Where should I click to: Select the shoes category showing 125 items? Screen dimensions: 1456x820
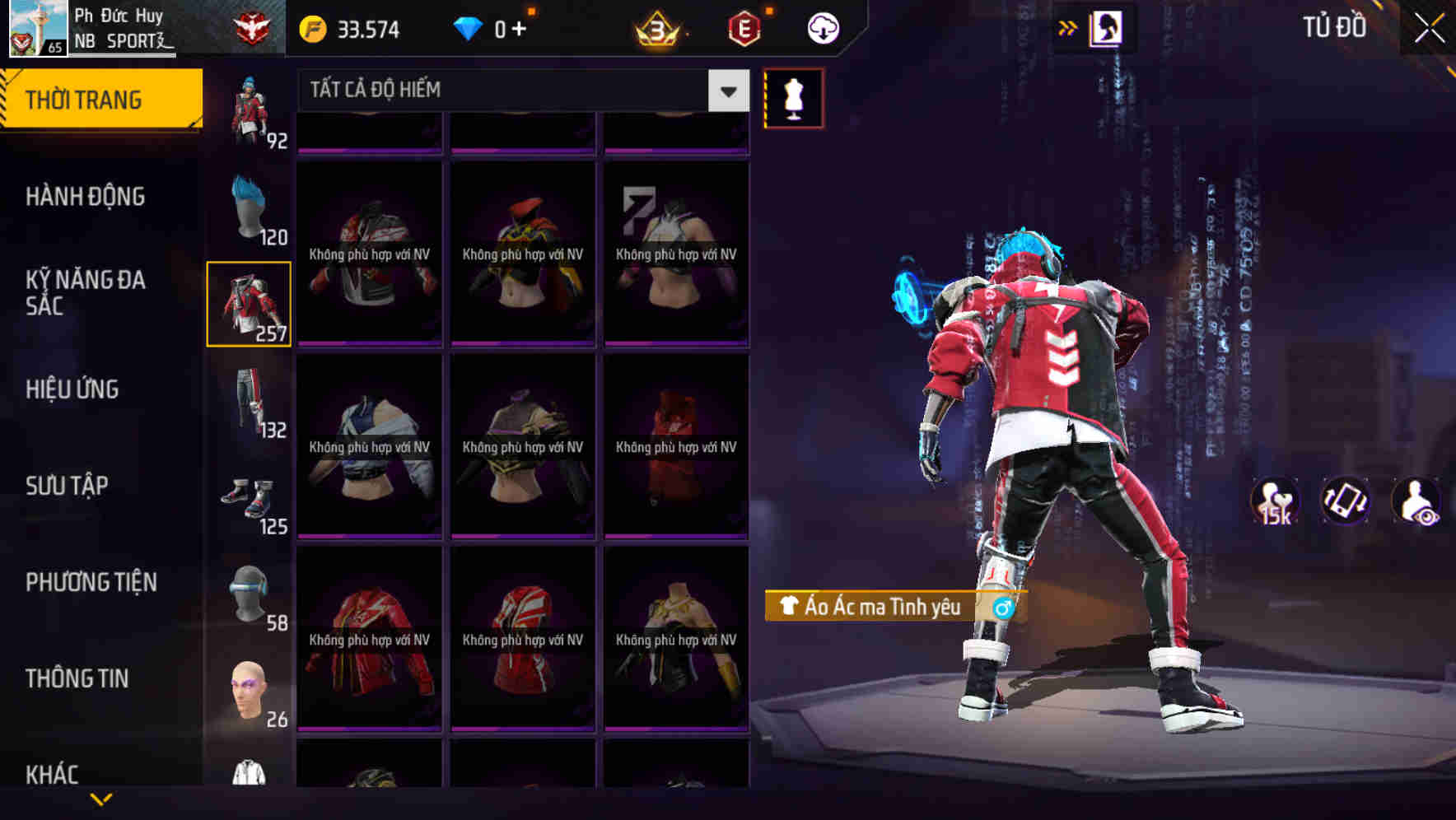click(250, 501)
